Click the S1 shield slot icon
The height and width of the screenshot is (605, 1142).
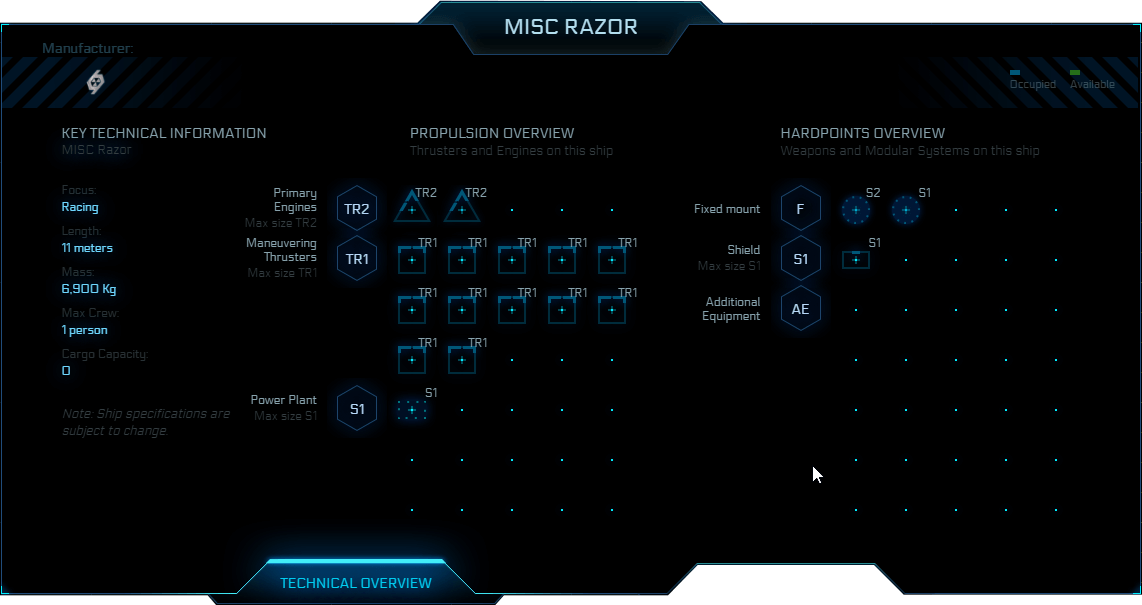tap(856, 260)
